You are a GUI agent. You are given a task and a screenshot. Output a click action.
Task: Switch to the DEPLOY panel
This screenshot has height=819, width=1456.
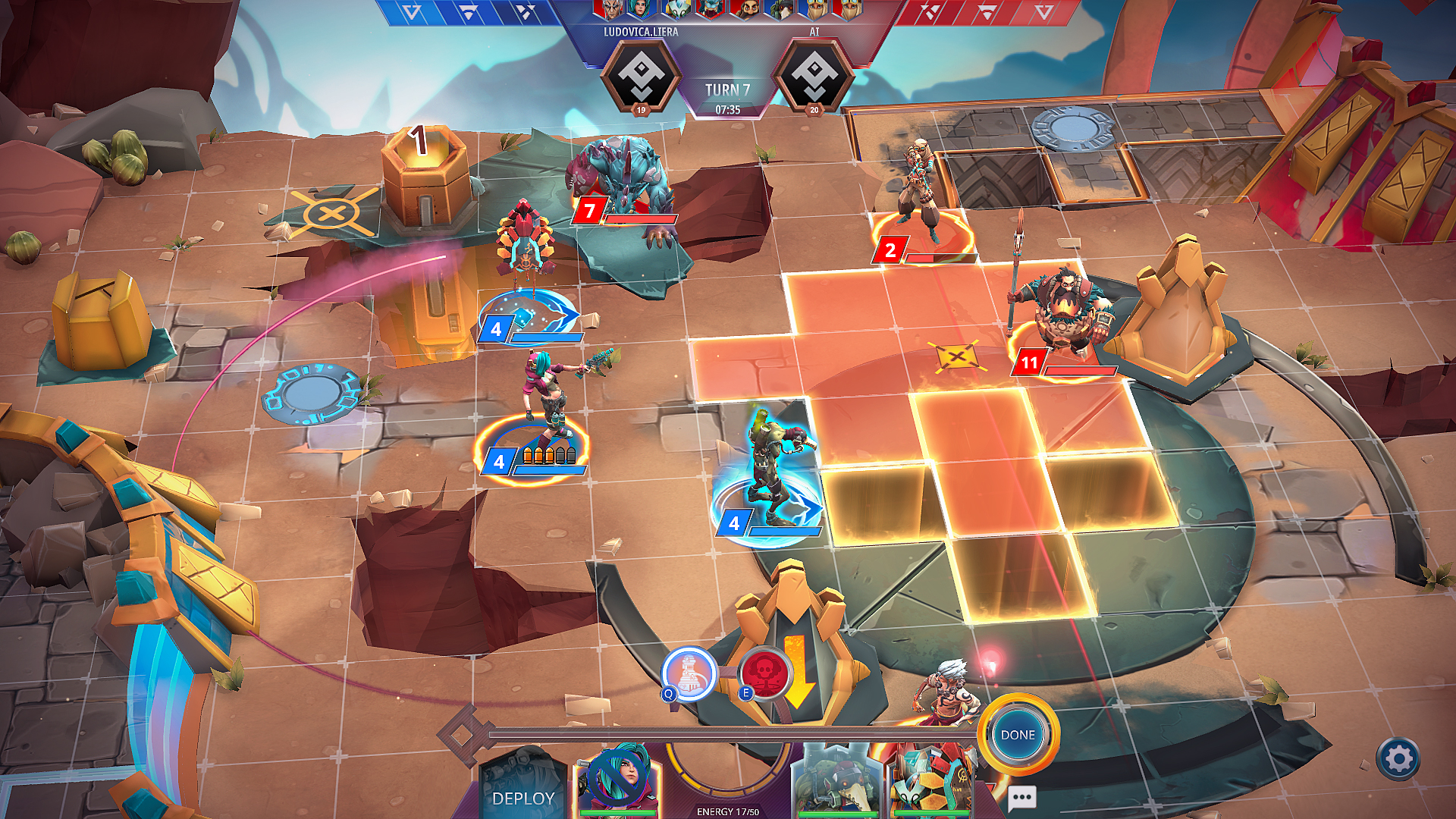[x=525, y=799]
